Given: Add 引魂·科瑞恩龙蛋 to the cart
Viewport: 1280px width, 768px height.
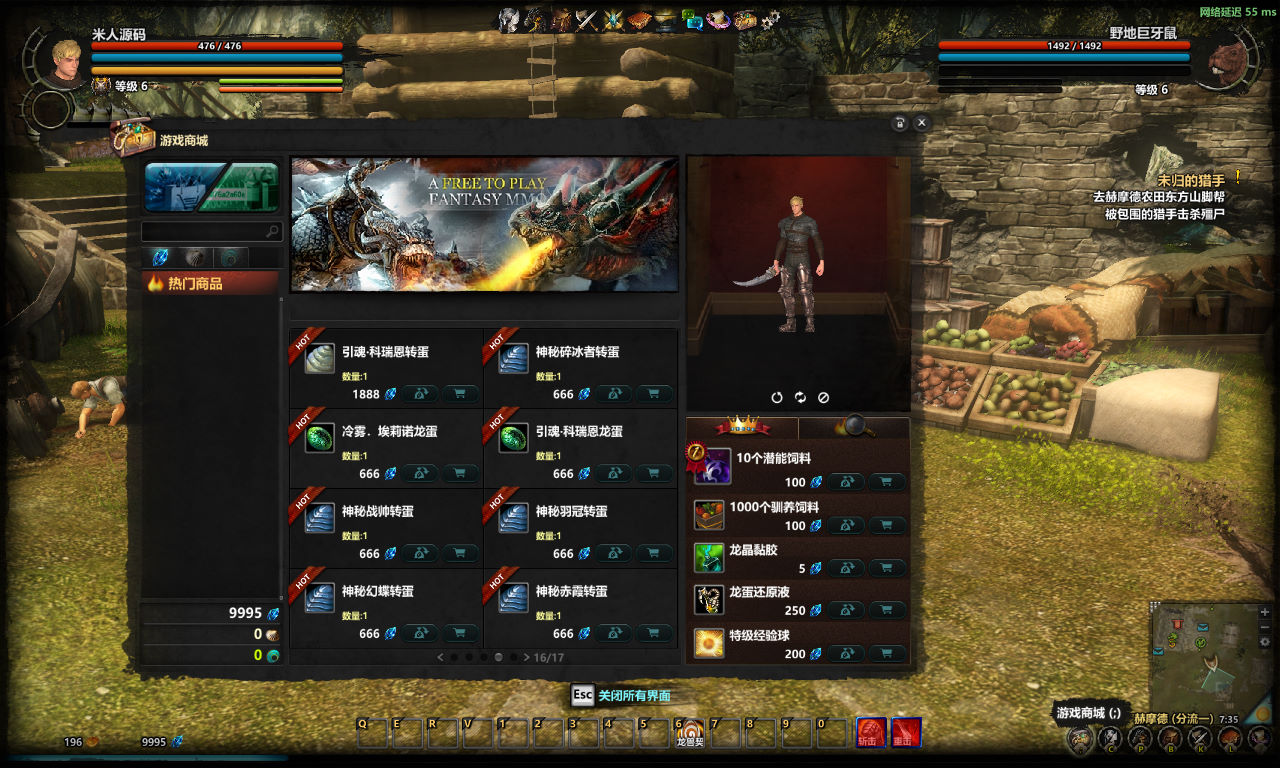Looking at the screenshot, I should 653,474.
